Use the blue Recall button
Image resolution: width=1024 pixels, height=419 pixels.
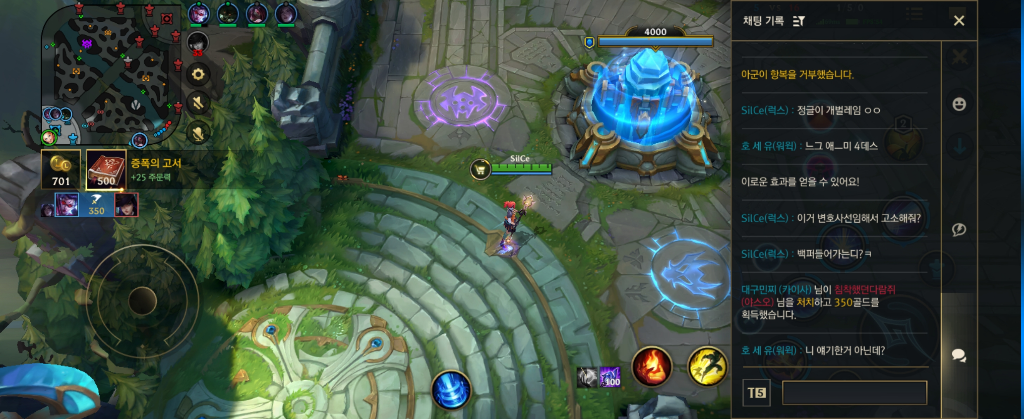click(451, 389)
